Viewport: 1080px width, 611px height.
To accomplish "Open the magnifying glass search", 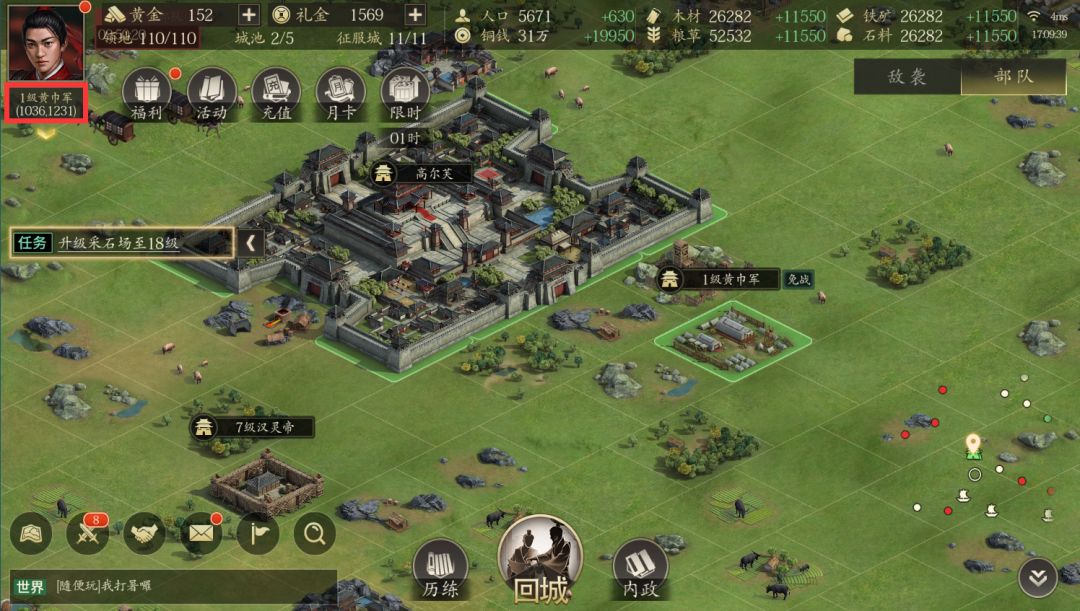I will [x=315, y=534].
